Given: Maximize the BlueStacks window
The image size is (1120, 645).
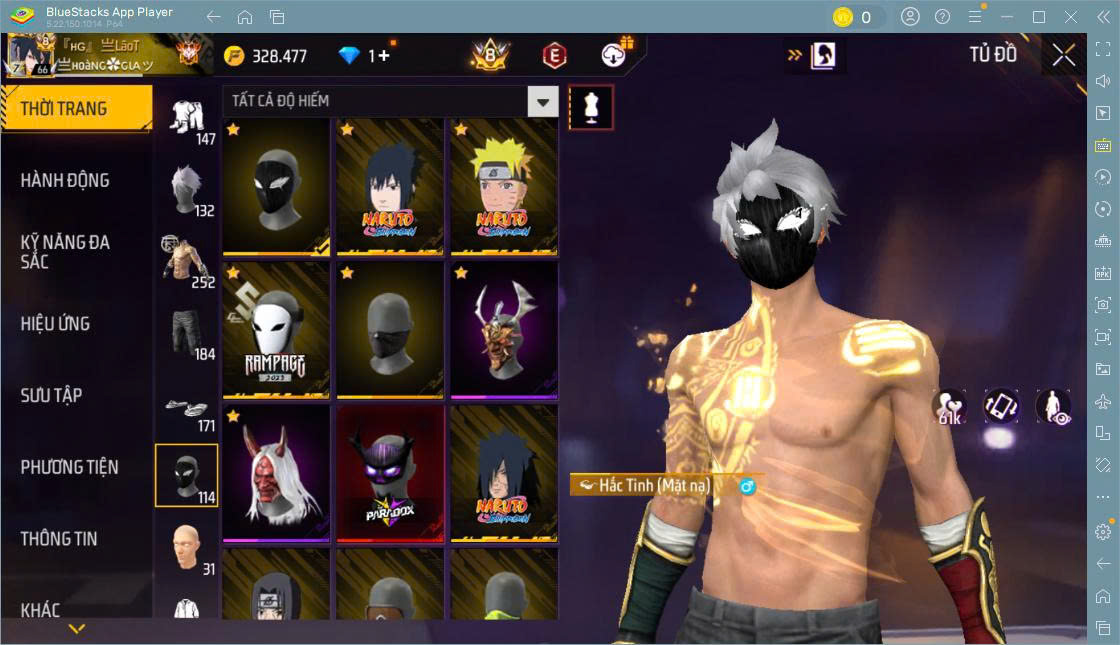Looking at the screenshot, I should pyautogui.click(x=1038, y=17).
